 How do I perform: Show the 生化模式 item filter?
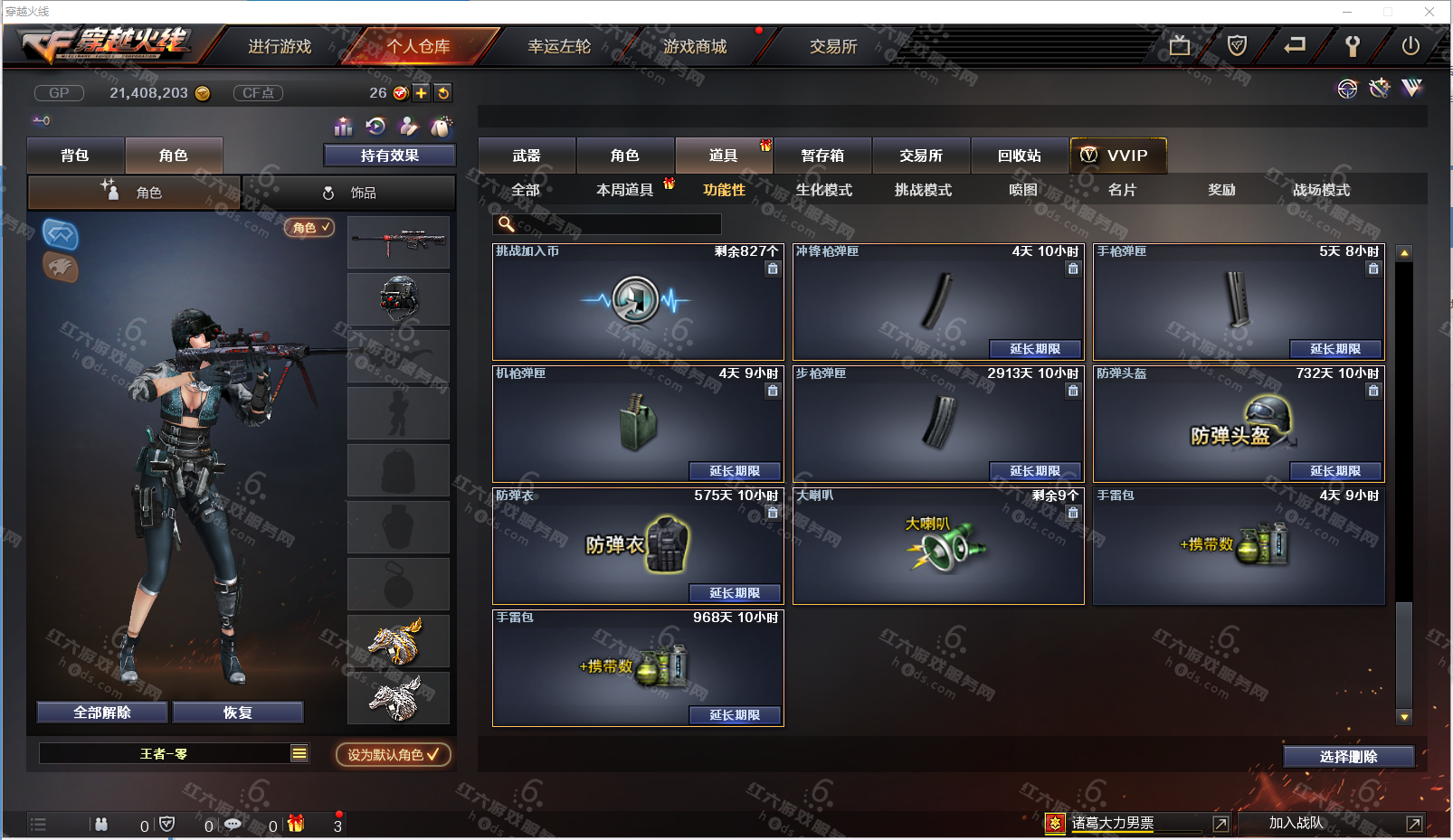click(823, 190)
